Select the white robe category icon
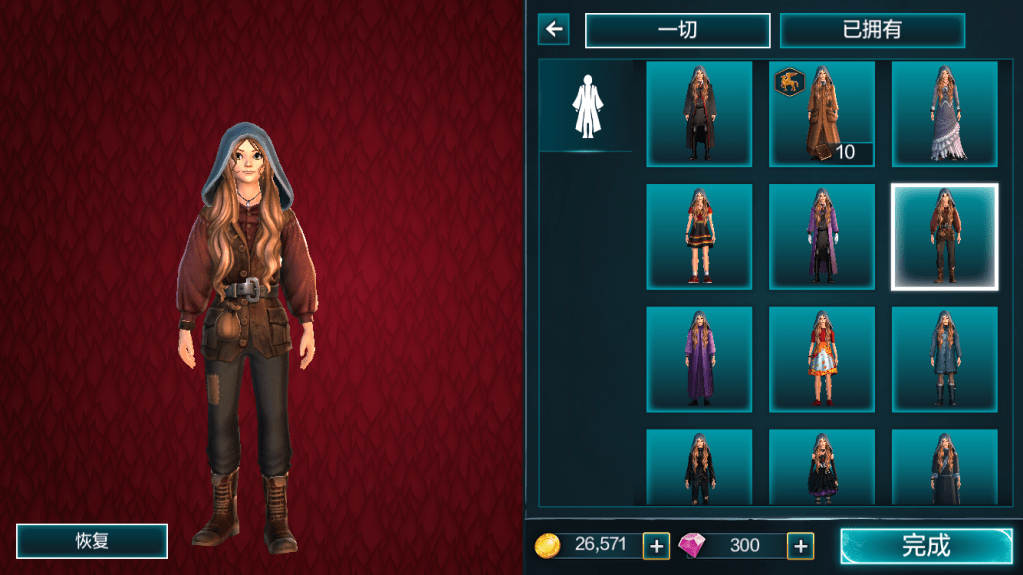 [x=586, y=106]
